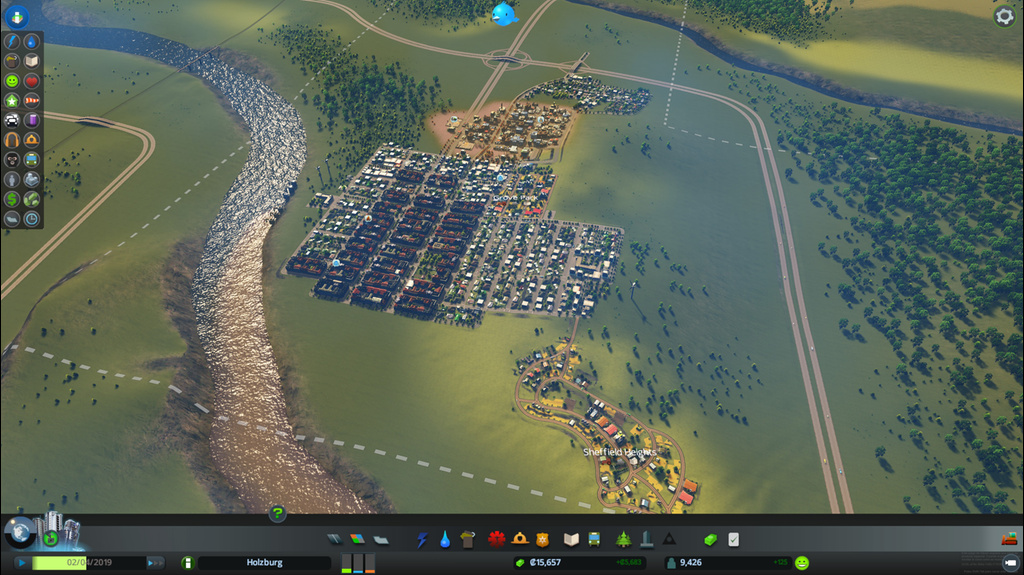Click the green question mark advisor button
The image size is (1024, 575).
(277, 514)
